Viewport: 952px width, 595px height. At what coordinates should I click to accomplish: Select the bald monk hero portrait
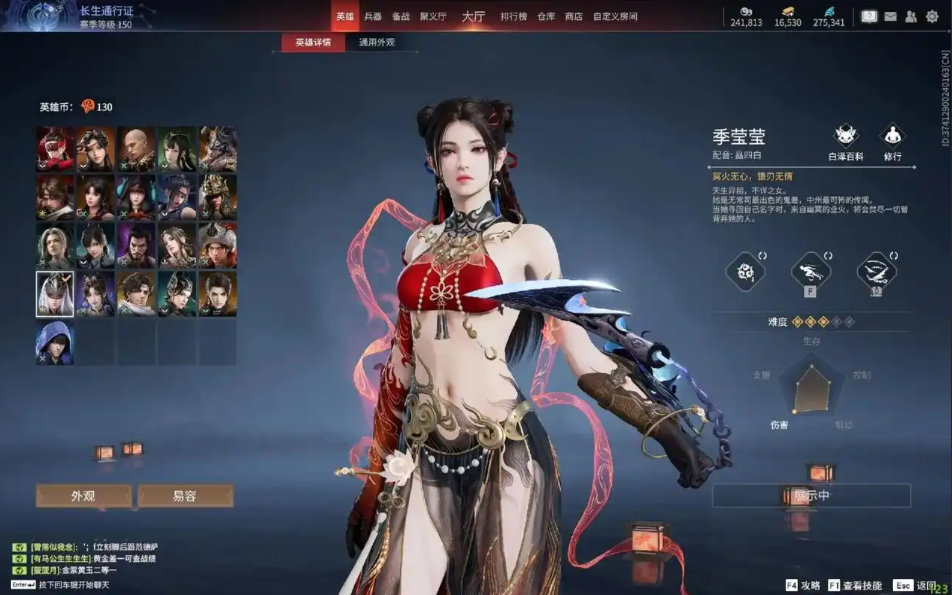(136, 148)
